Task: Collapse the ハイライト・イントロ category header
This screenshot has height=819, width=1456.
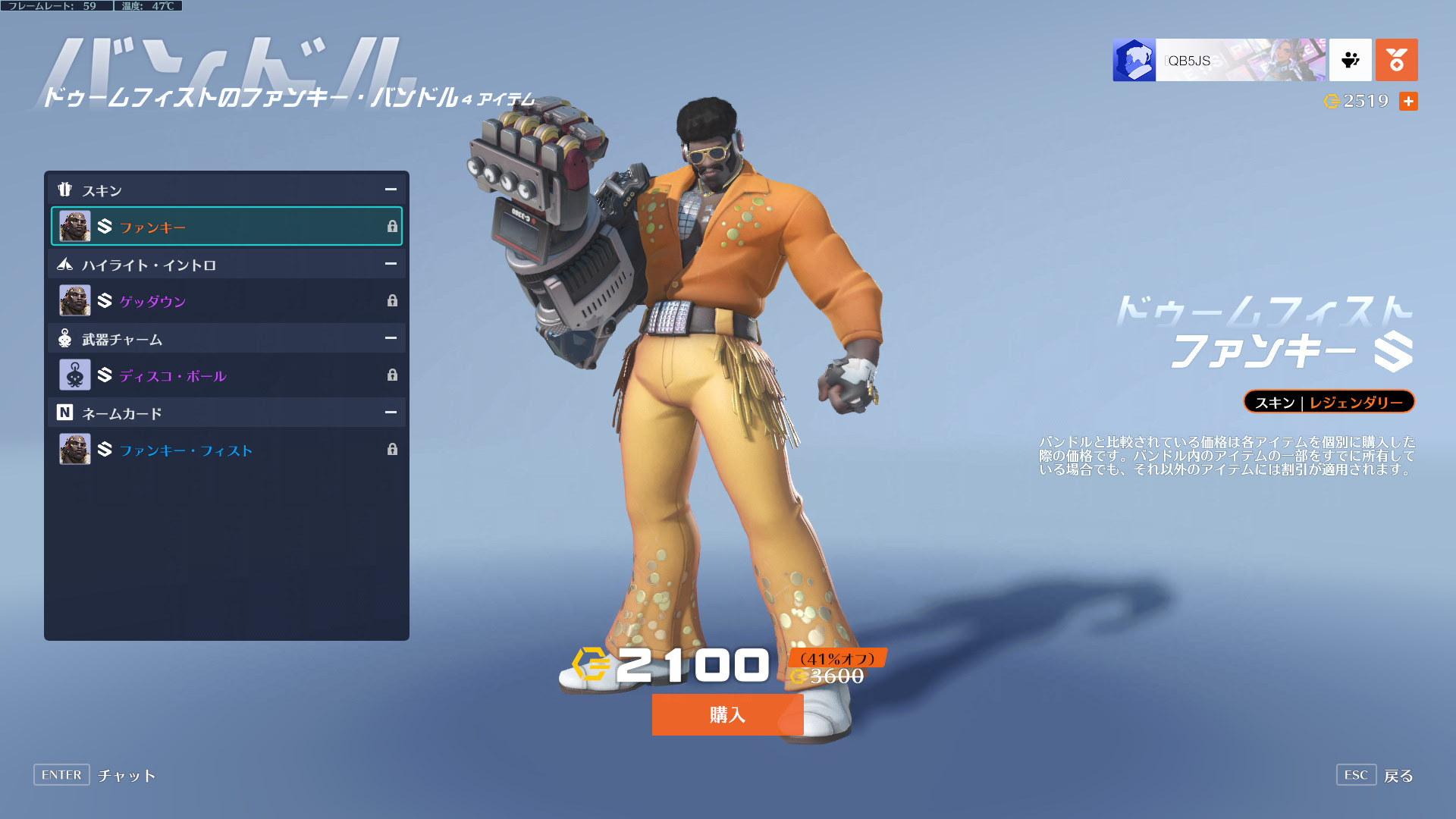Action: [391, 264]
